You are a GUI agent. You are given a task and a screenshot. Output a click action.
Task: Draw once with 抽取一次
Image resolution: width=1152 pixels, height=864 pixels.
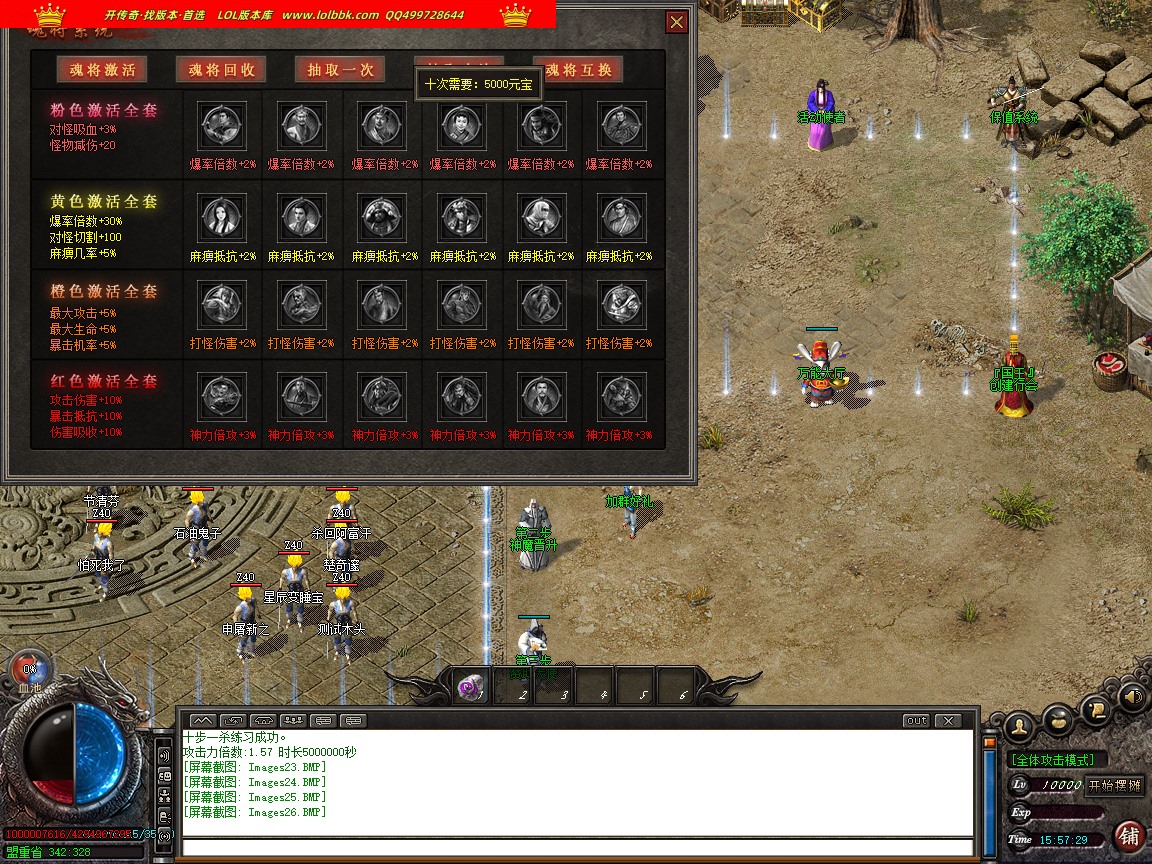(x=340, y=69)
